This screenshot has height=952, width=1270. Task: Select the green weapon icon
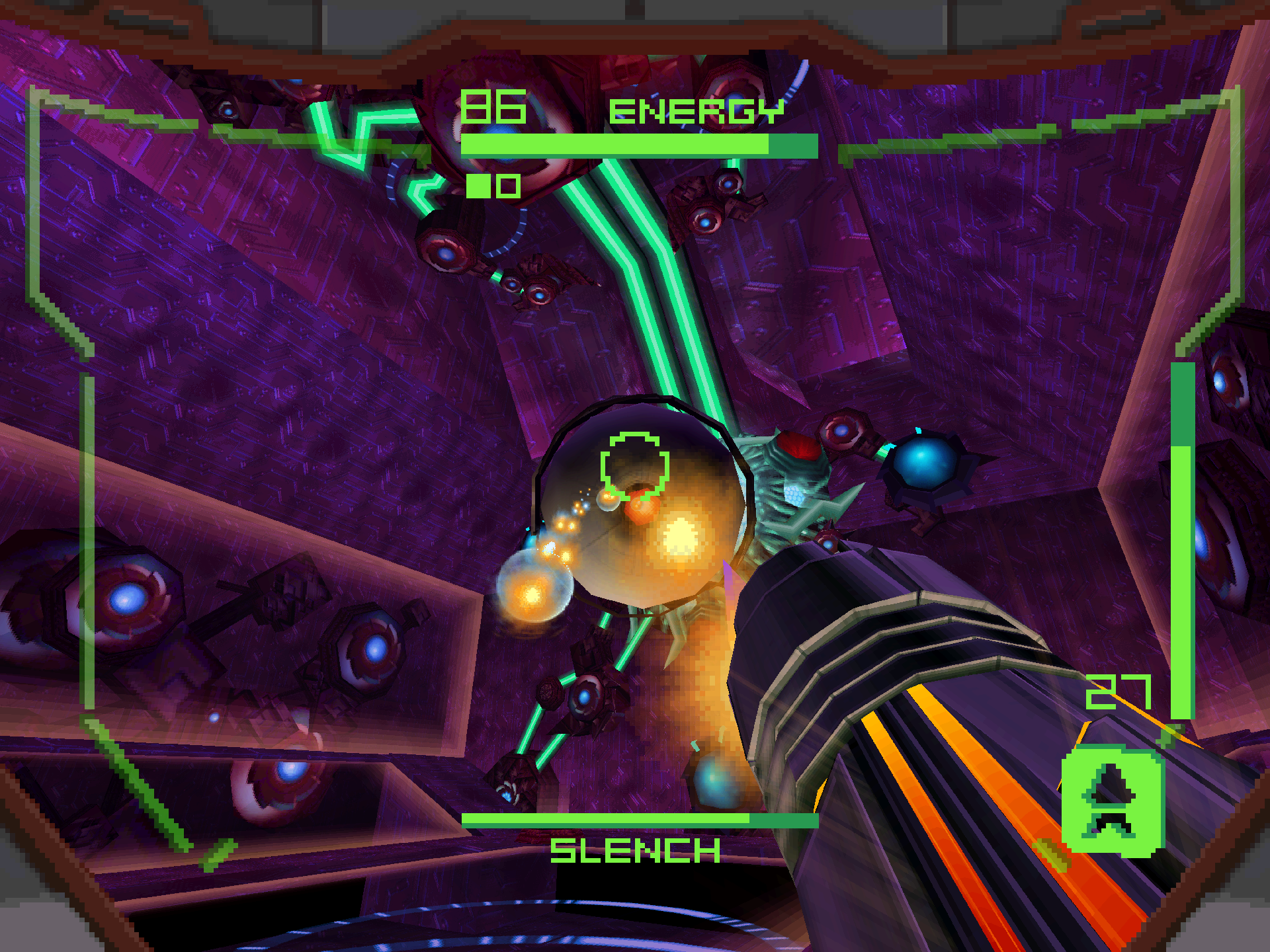pyautogui.click(x=1111, y=801)
